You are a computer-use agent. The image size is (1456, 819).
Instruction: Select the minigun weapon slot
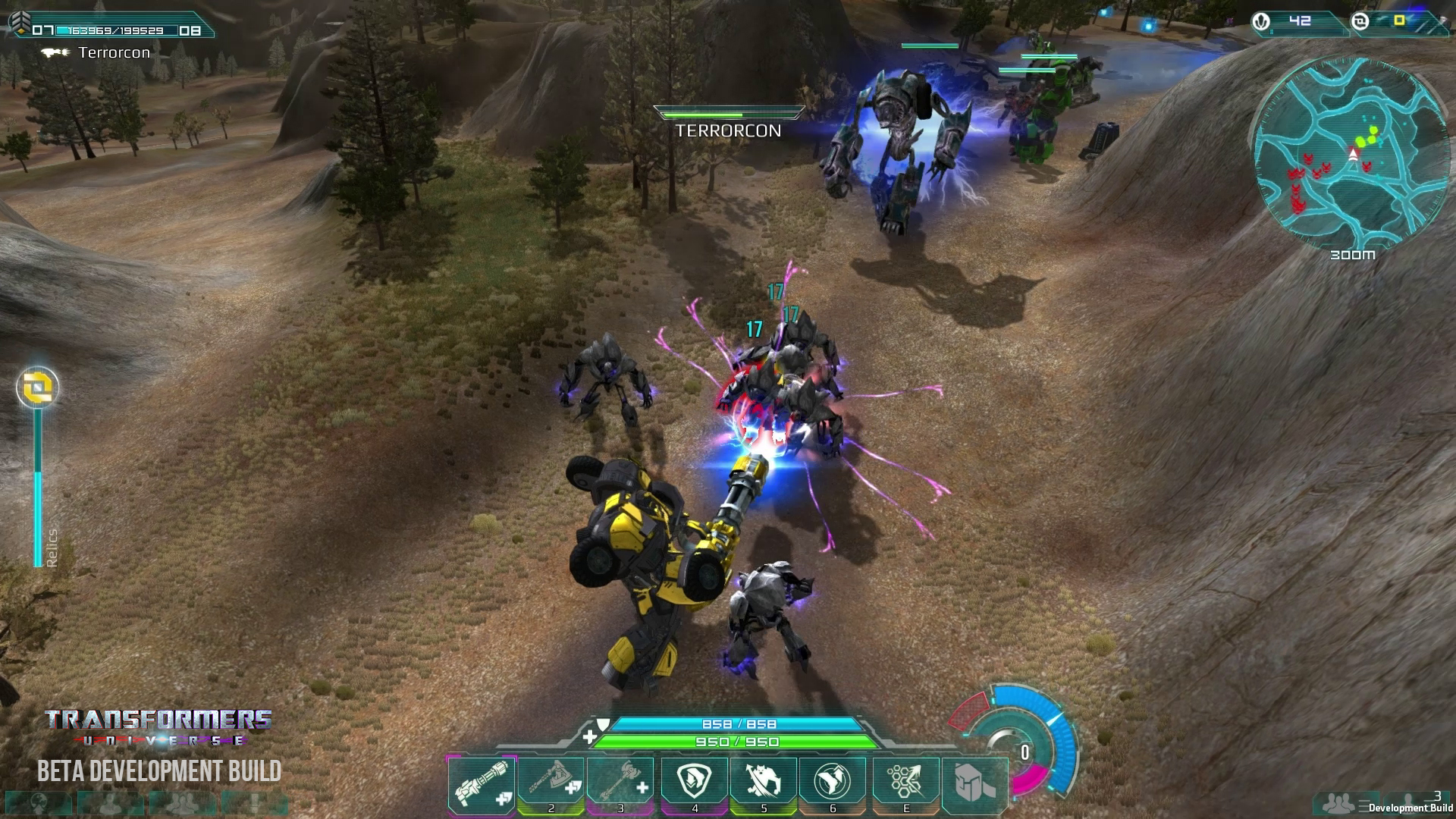click(482, 784)
